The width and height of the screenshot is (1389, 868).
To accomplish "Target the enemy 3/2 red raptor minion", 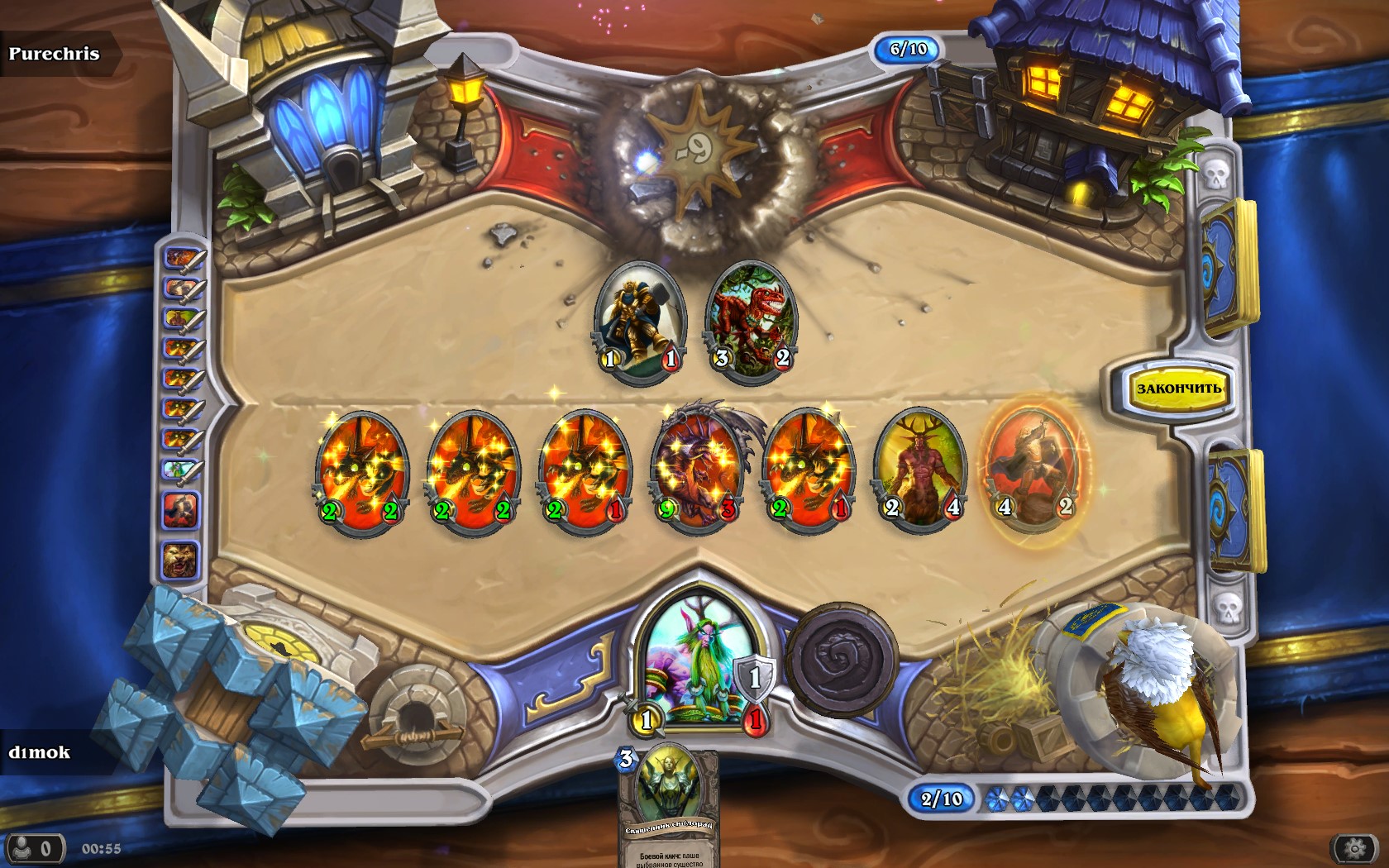I will [752, 318].
